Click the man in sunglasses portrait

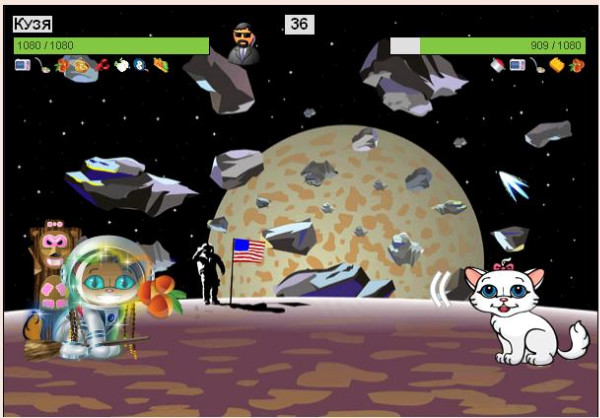[x=242, y=42]
